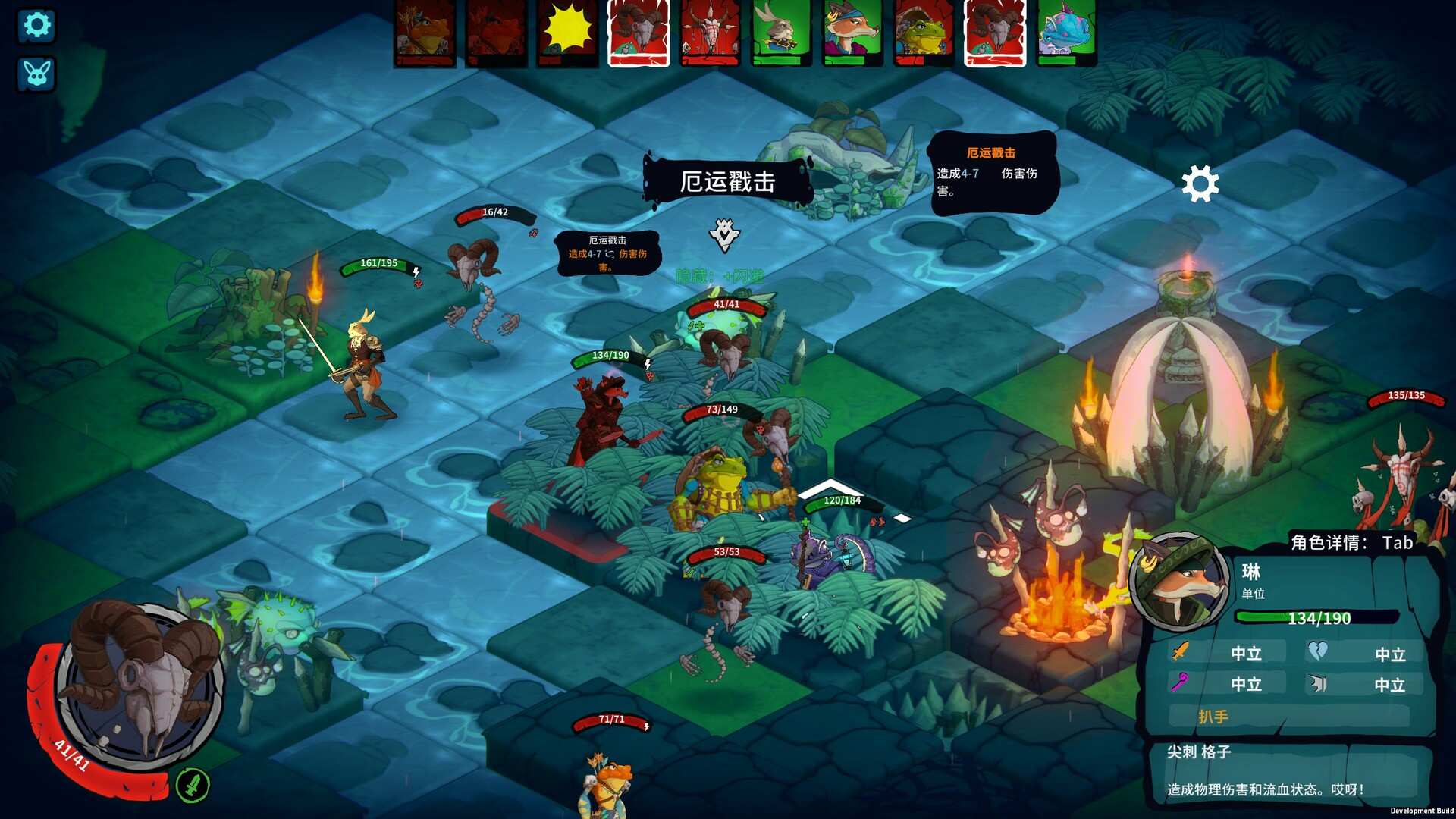Click the crocodile soldier portrait in the turn order

point(920,34)
